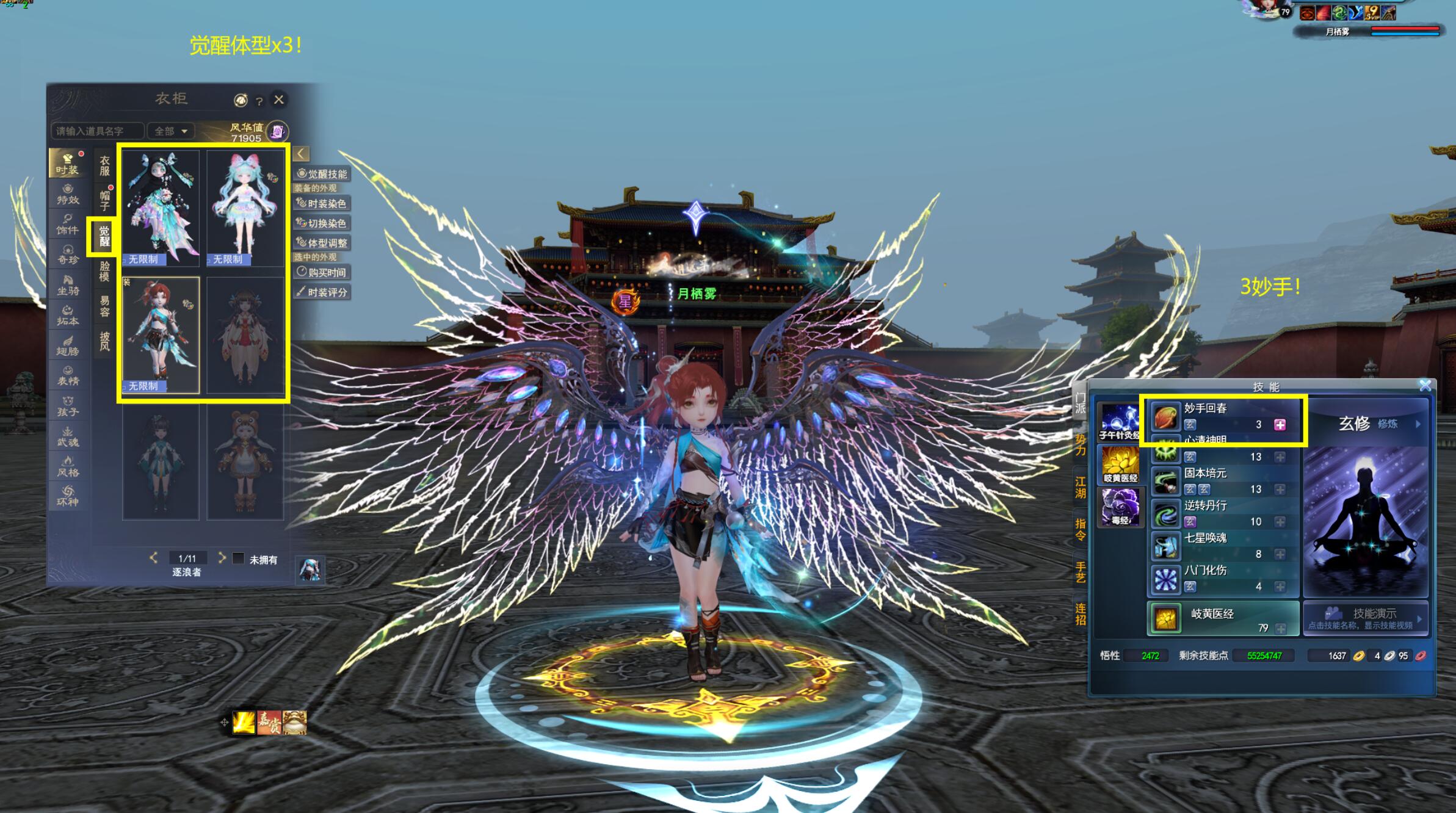Type in the item name search field
Viewport: 1456px width, 813px height.
(x=98, y=131)
